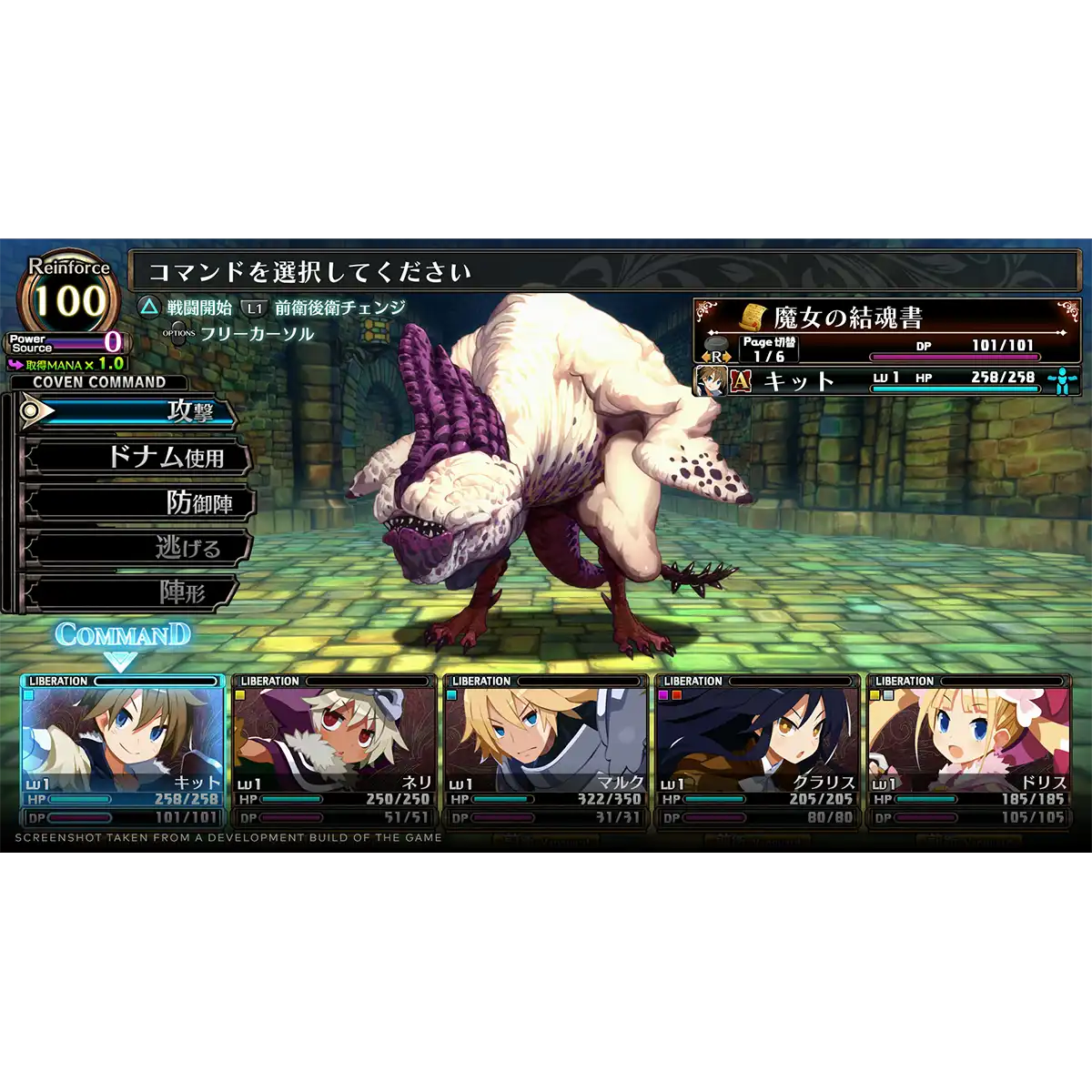Choose the 逃げる escape command
Screen dimensions: 1092x1092
click(136, 548)
